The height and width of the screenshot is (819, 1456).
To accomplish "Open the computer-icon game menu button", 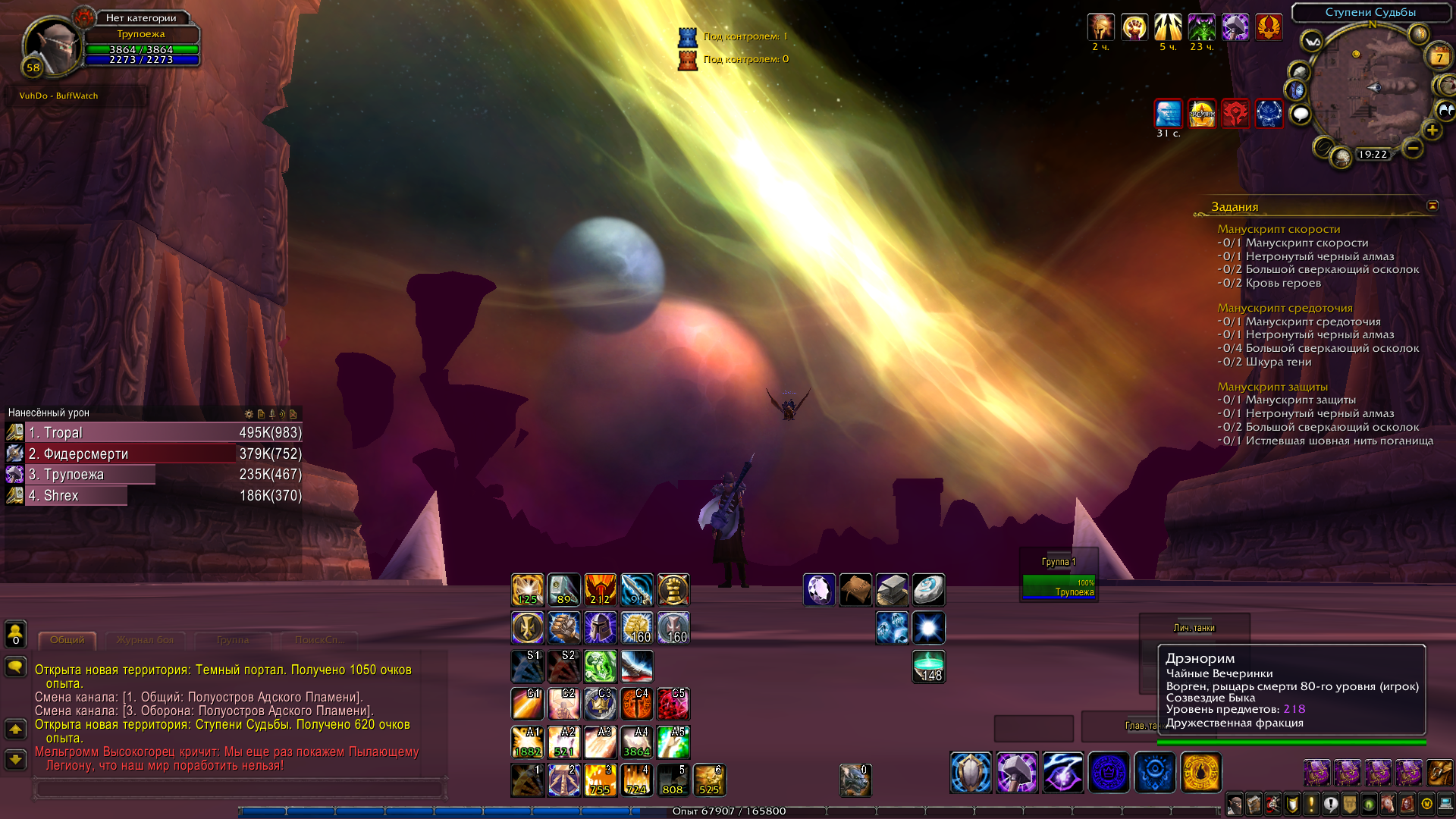I will click(1445, 803).
